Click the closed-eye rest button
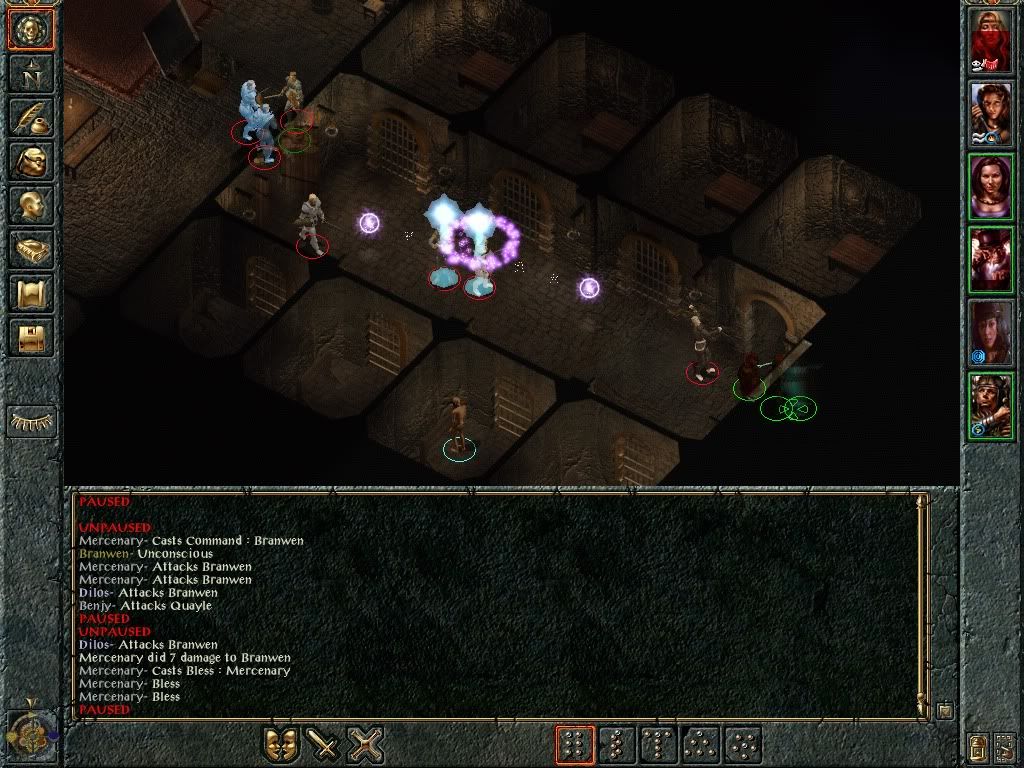The width and height of the screenshot is (1024, 768). 32,422
